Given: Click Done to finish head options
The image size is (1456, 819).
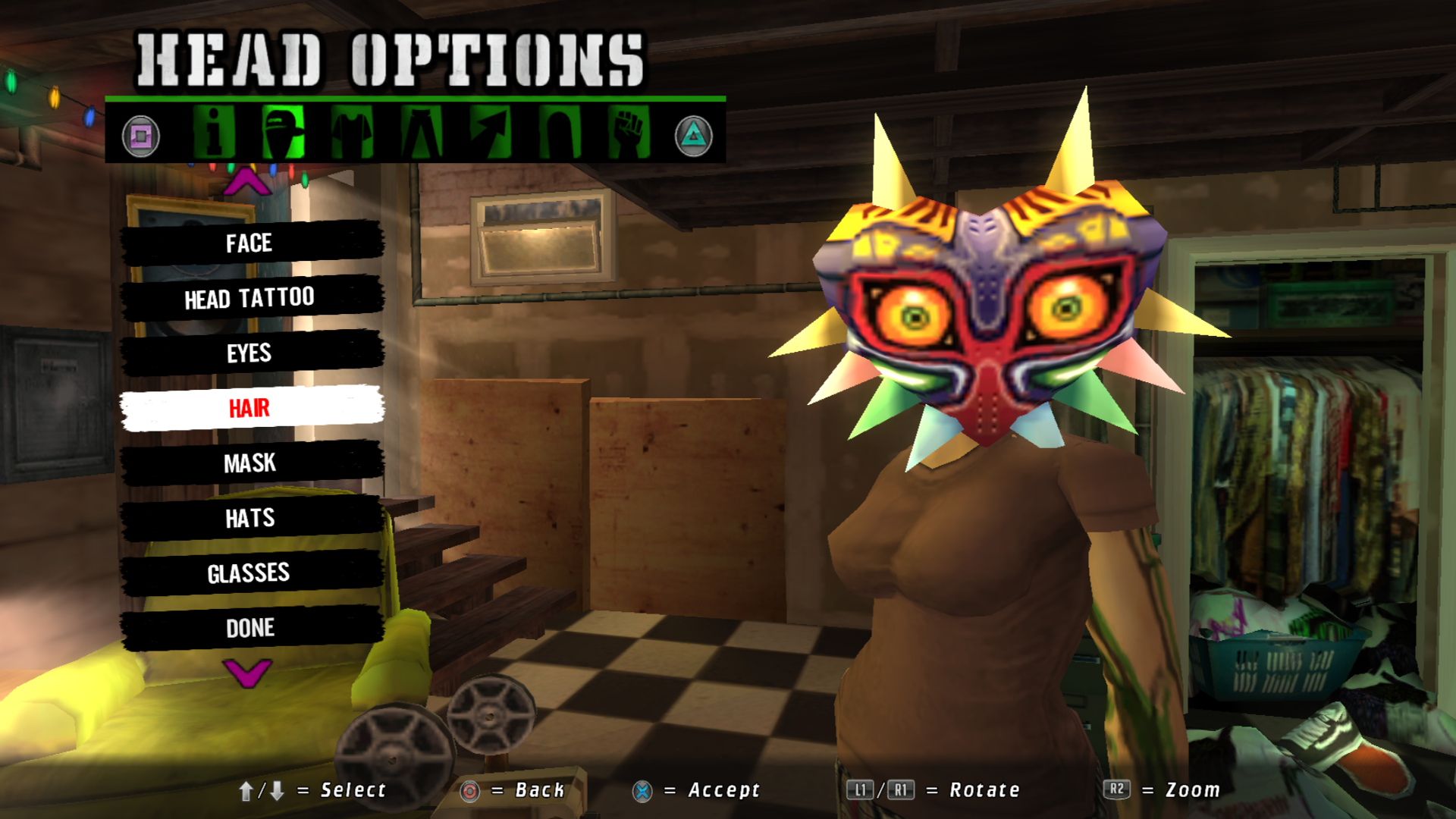Looking at the screenshot, I should click(250, 628).
